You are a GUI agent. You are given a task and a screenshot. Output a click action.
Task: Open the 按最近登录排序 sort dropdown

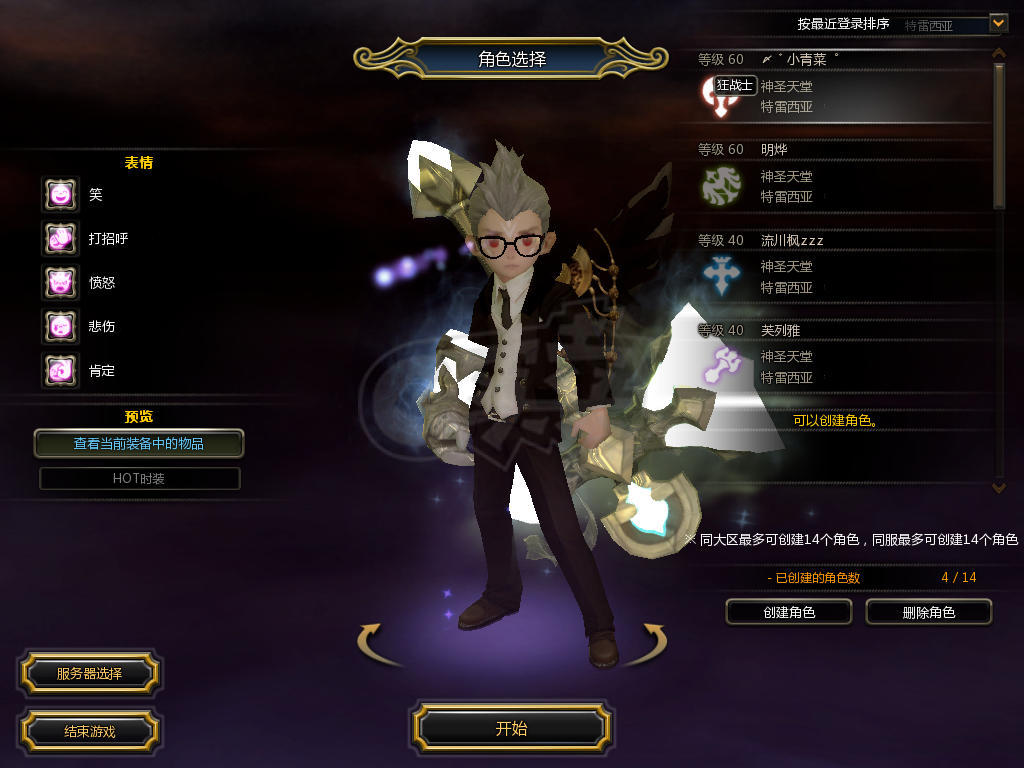click(997, 22)
